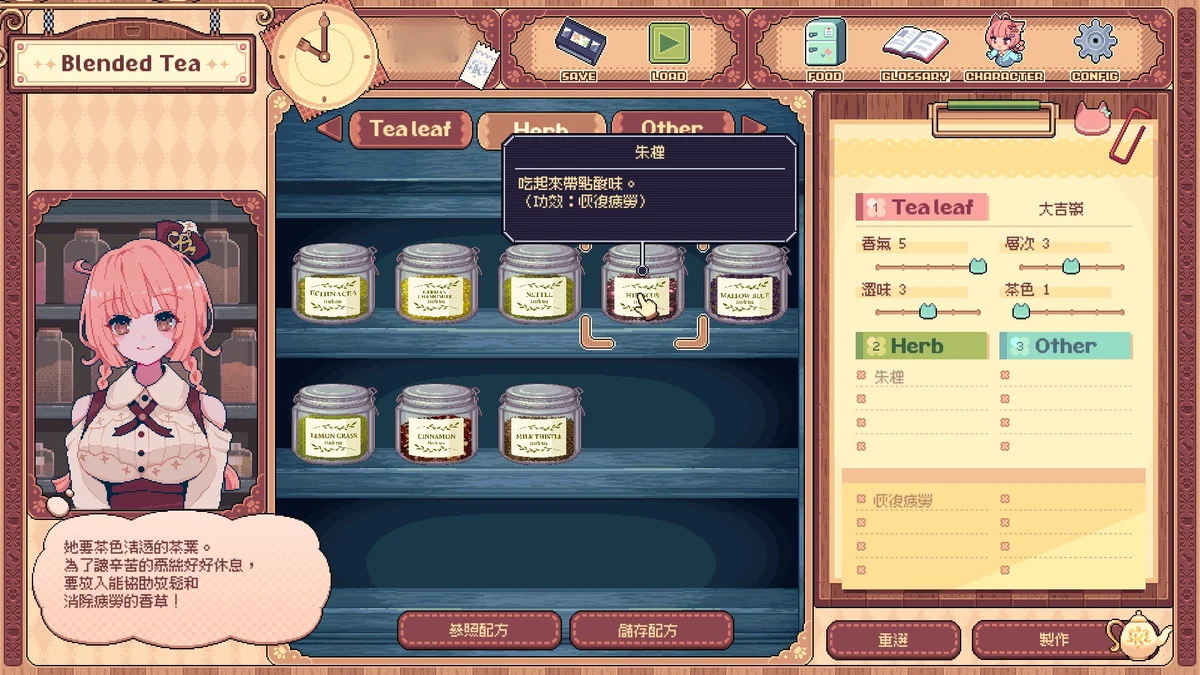Screen dimensions: 1200x675
Task: Add the Cinnamon jar
Action: click(x=438, y=424)
